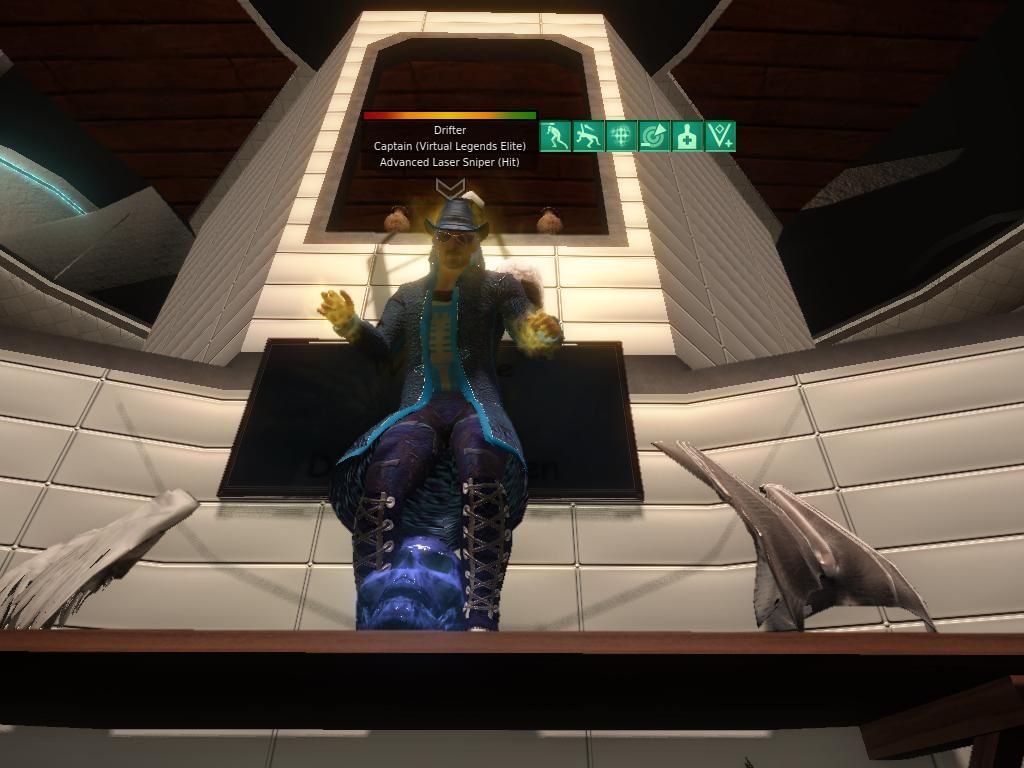Click the silhouette with medical cross icon

coord(687,136)
